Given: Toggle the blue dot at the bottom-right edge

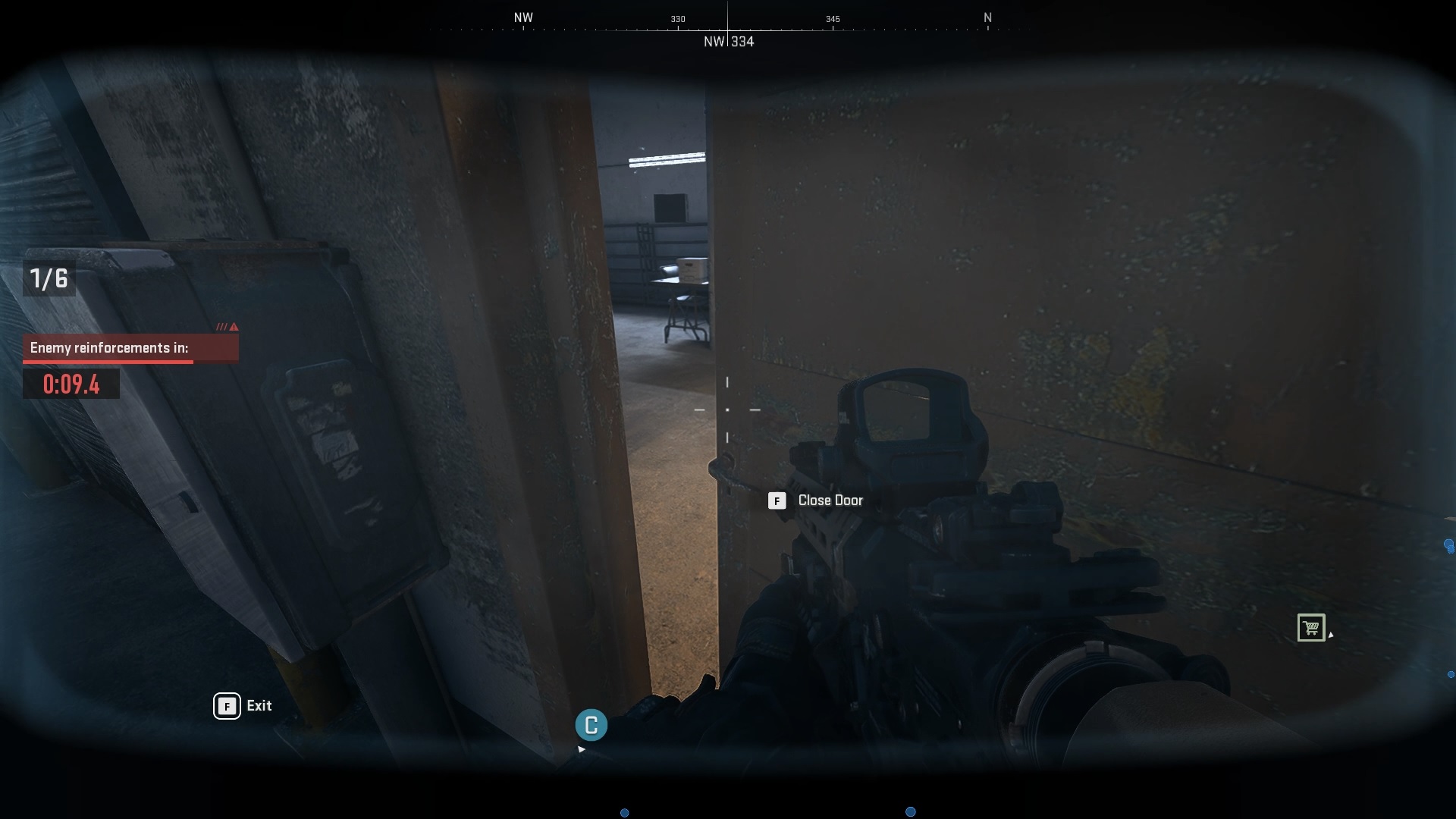Looking at the screenshot, I should 909,812.
